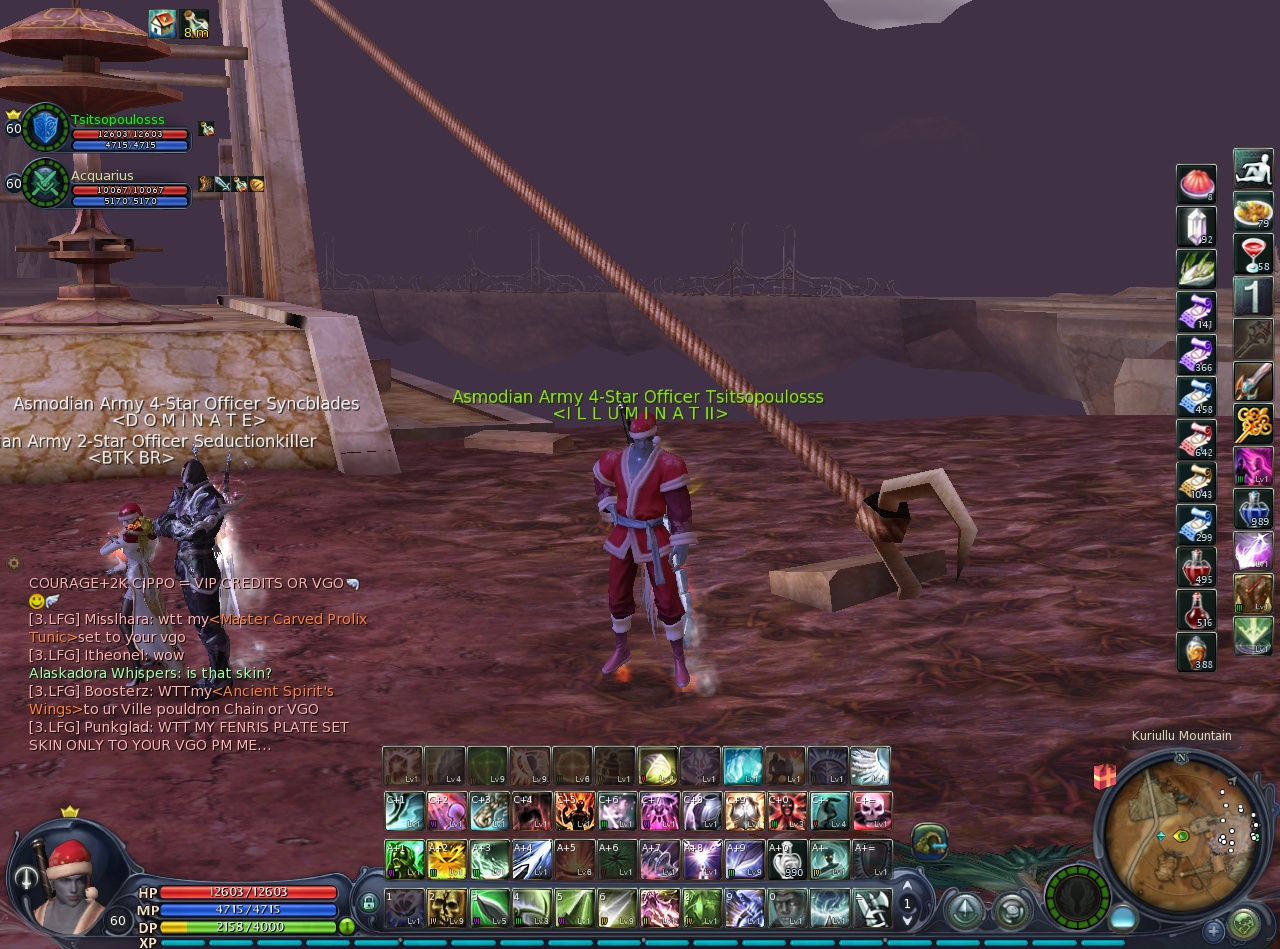Use the red jelly food item
The height and width of the screenshot is (949, 1280).
pyautogui.click(x=1196, y=184)
